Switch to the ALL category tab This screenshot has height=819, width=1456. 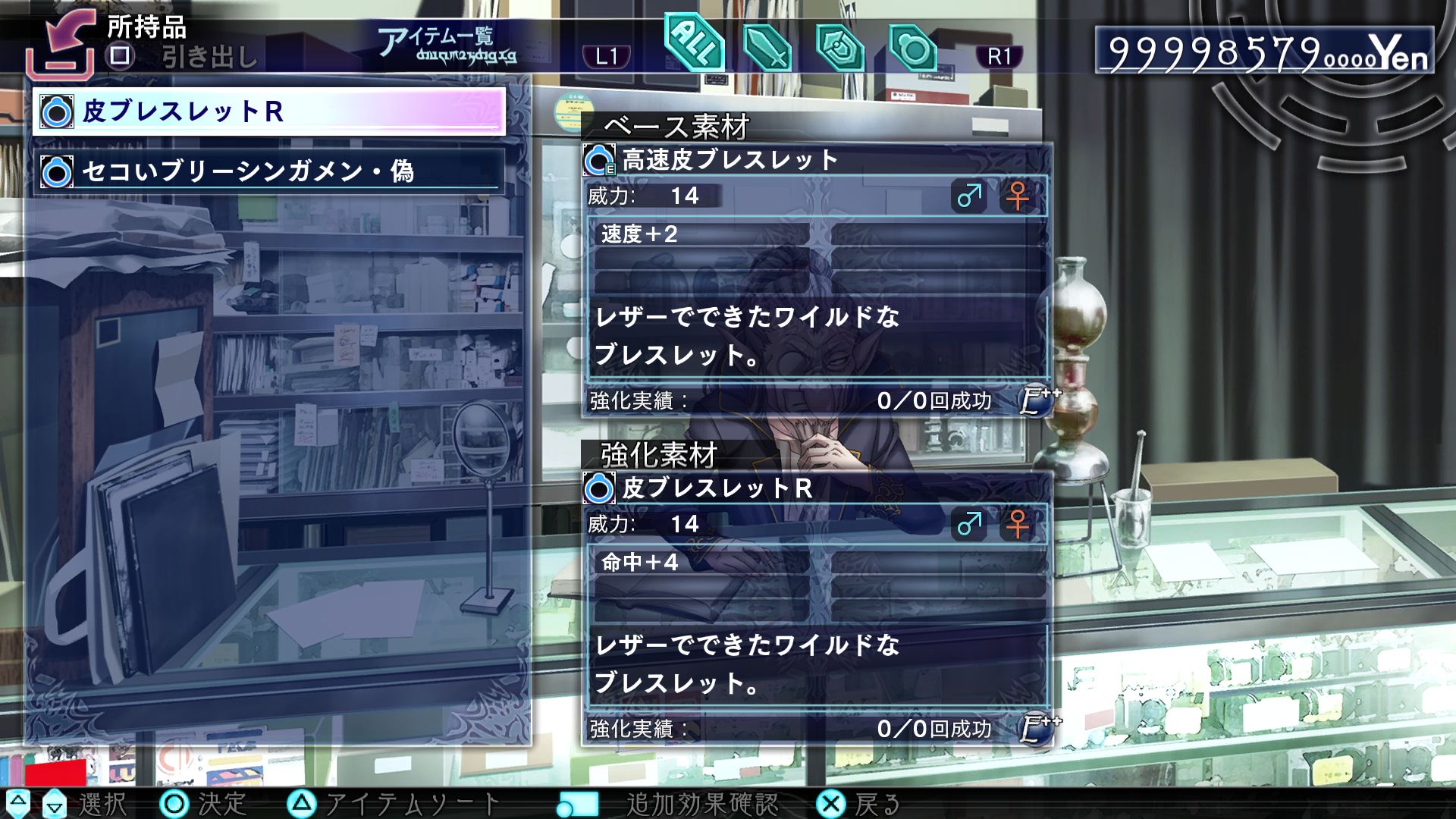coord(693,45)
